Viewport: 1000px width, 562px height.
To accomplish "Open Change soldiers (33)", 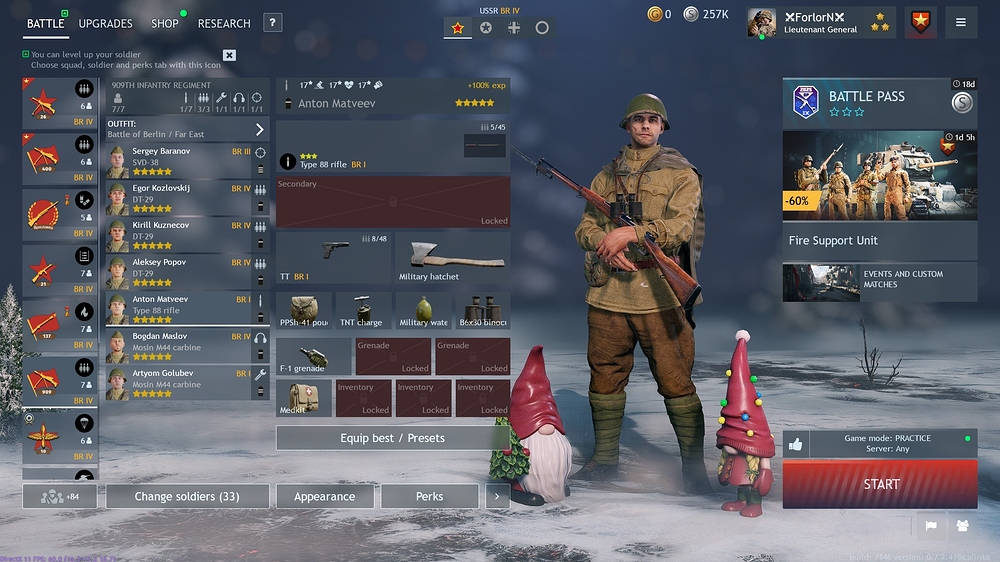I will coord(187,496).
